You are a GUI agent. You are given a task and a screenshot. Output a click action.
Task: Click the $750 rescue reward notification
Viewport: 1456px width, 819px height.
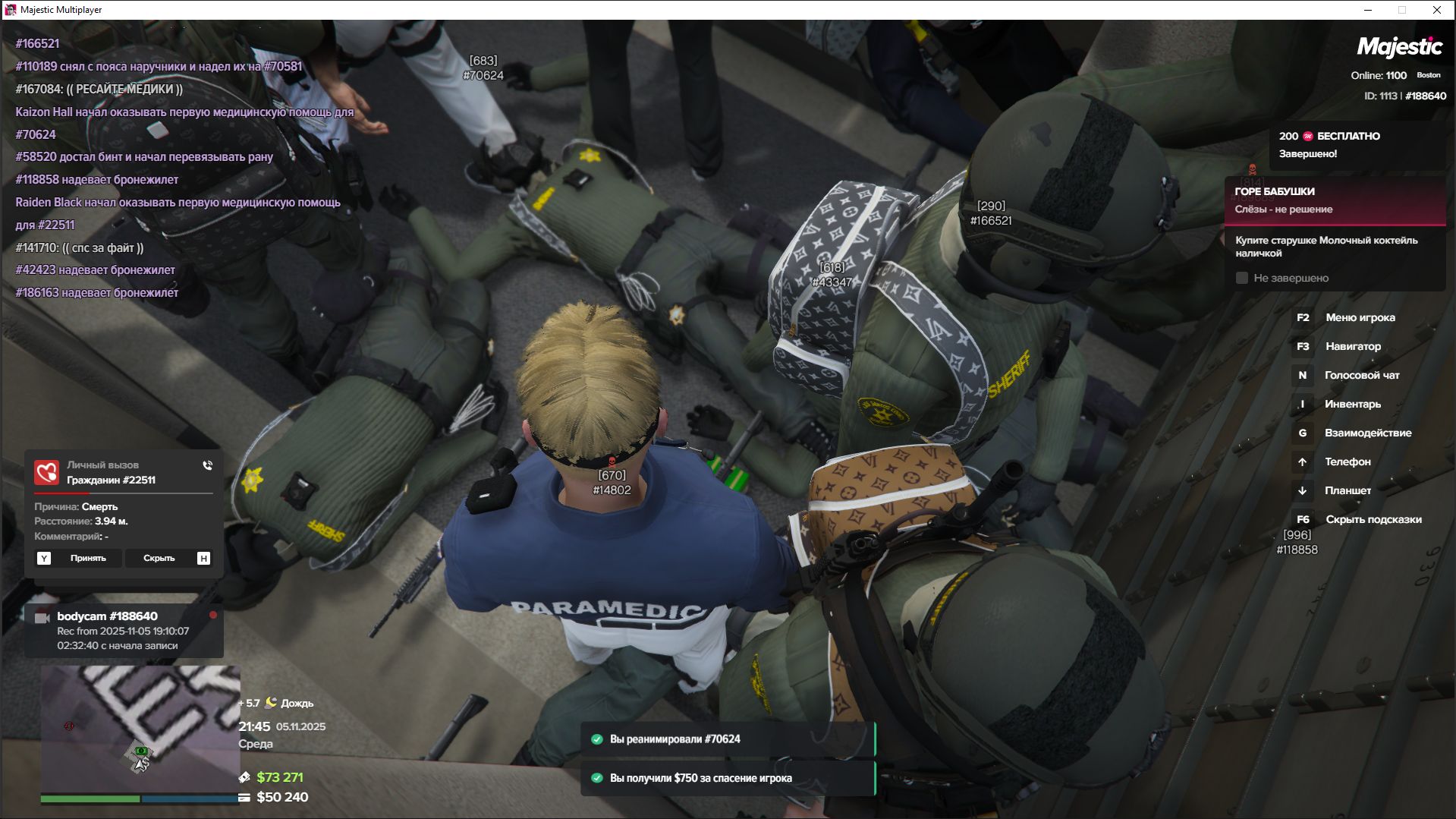(728, 778)
